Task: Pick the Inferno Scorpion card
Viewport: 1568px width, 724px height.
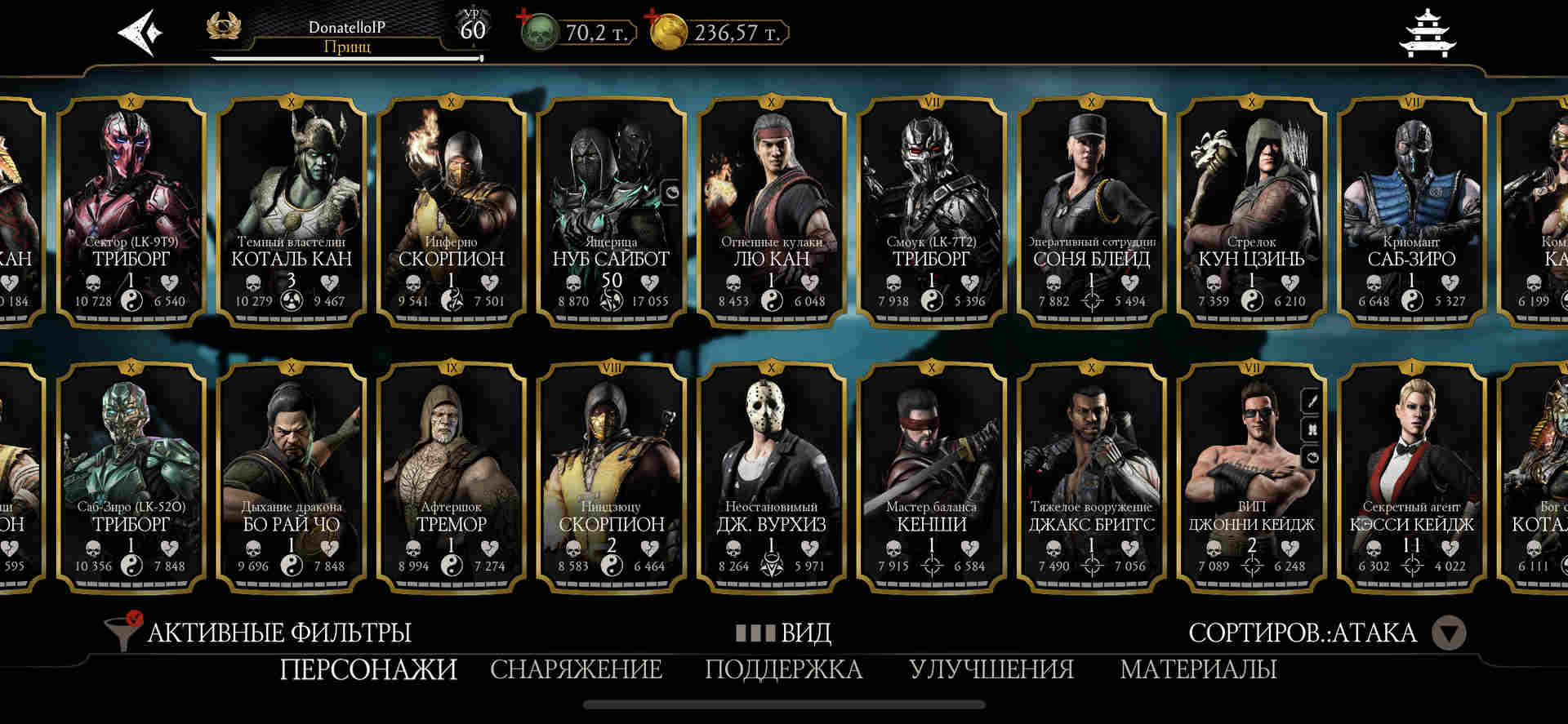Action: click(451, 211)
